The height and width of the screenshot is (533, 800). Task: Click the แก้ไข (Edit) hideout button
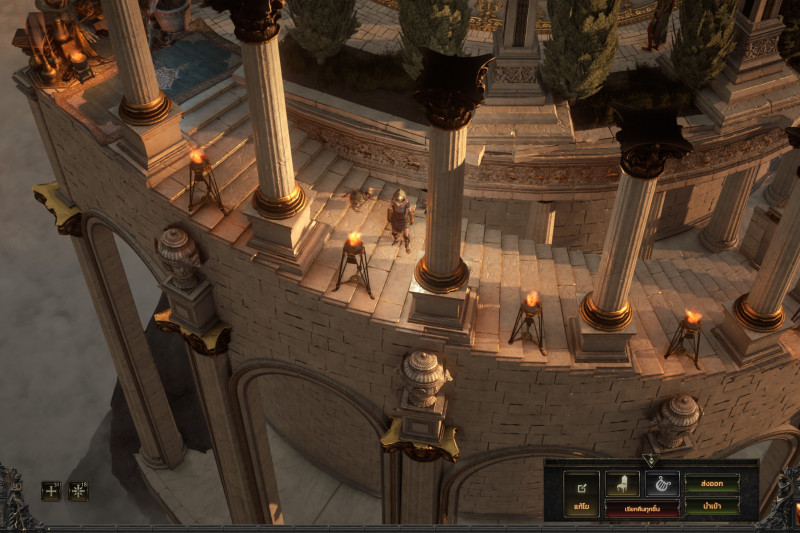[581, 494]
